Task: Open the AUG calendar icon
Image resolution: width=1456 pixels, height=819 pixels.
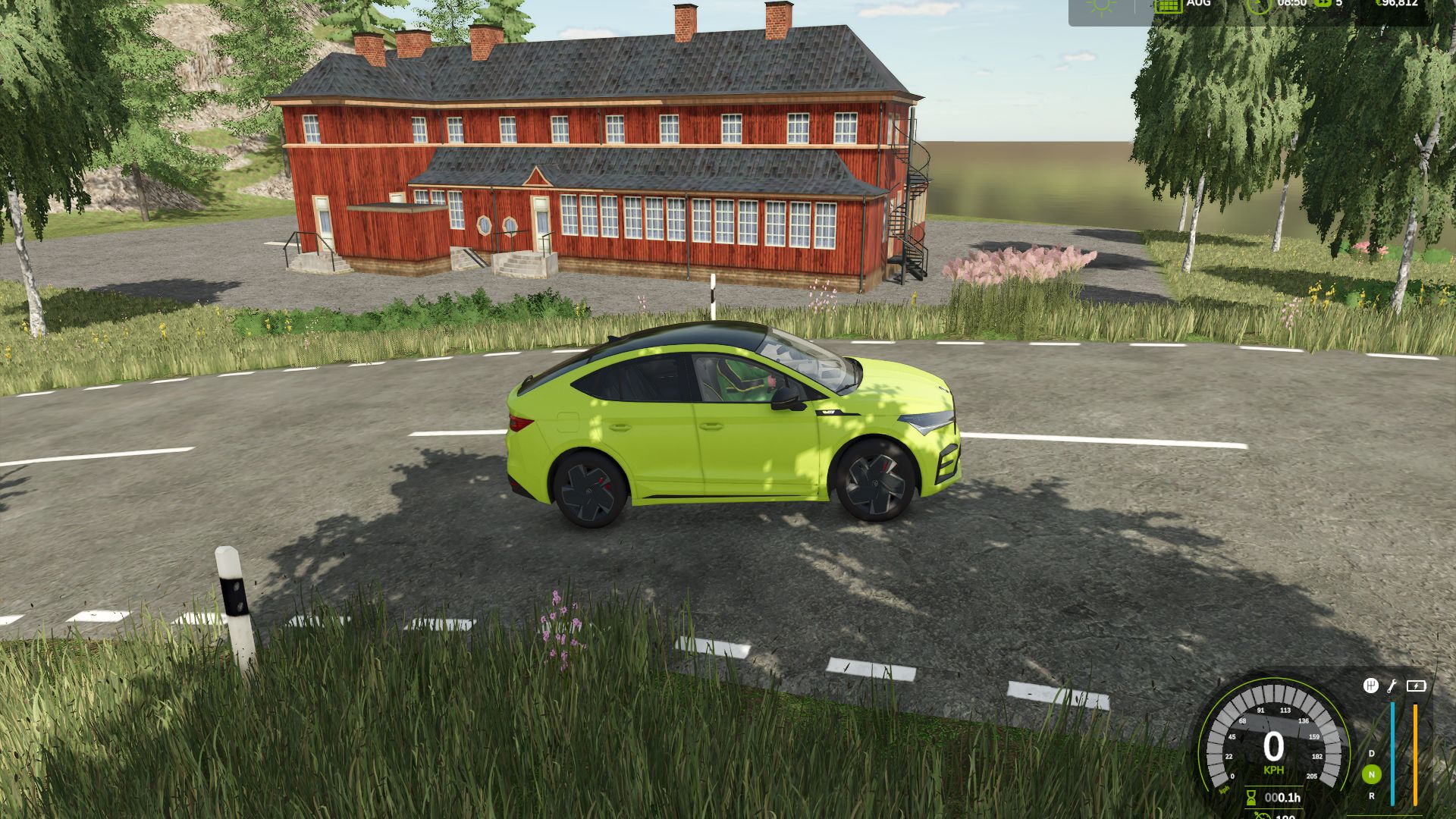Action: 1169,8
